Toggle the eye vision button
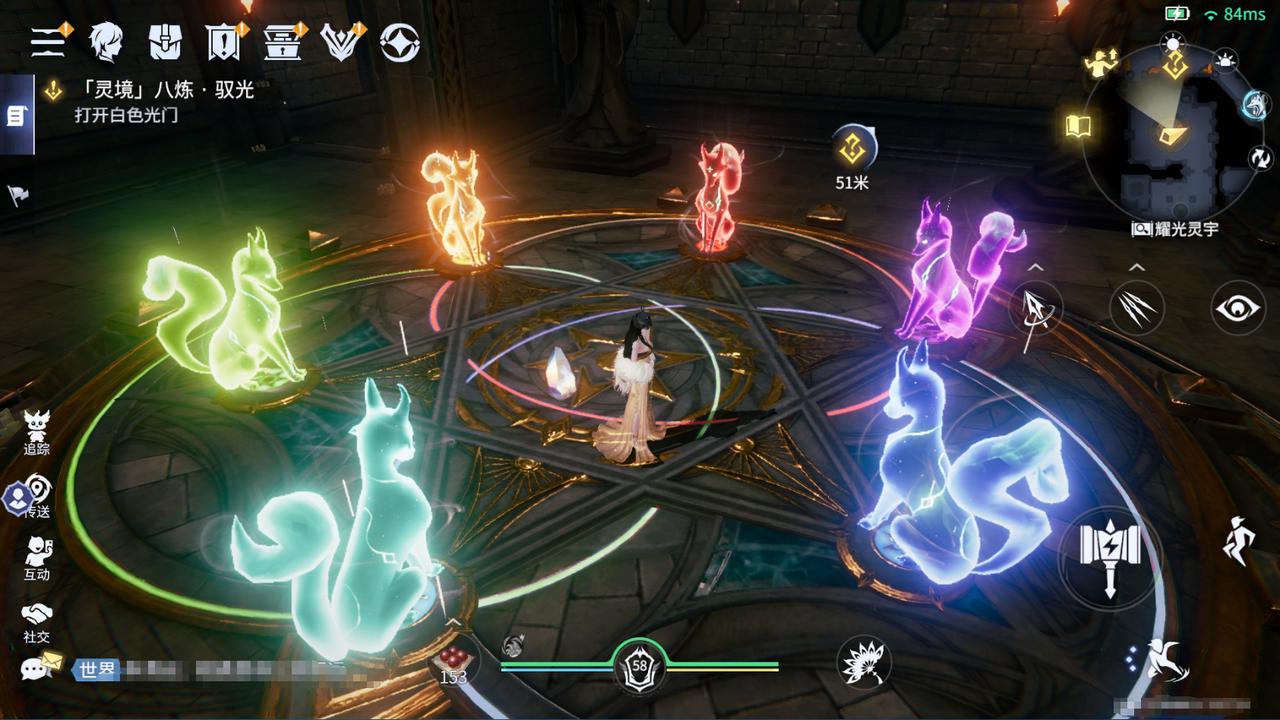This screenshot has width=1280, height=720. (x=1238, y=308)
